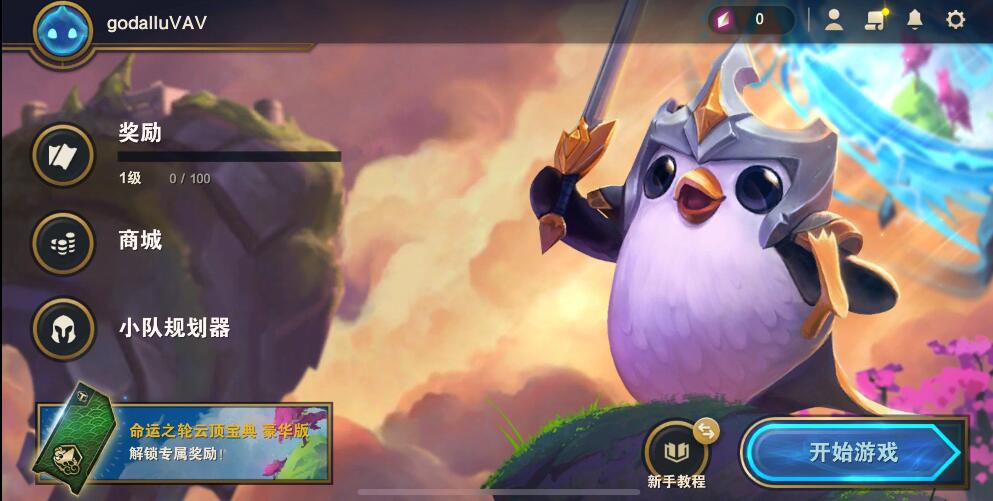Open the missions list icon

(x=875, y=19)
